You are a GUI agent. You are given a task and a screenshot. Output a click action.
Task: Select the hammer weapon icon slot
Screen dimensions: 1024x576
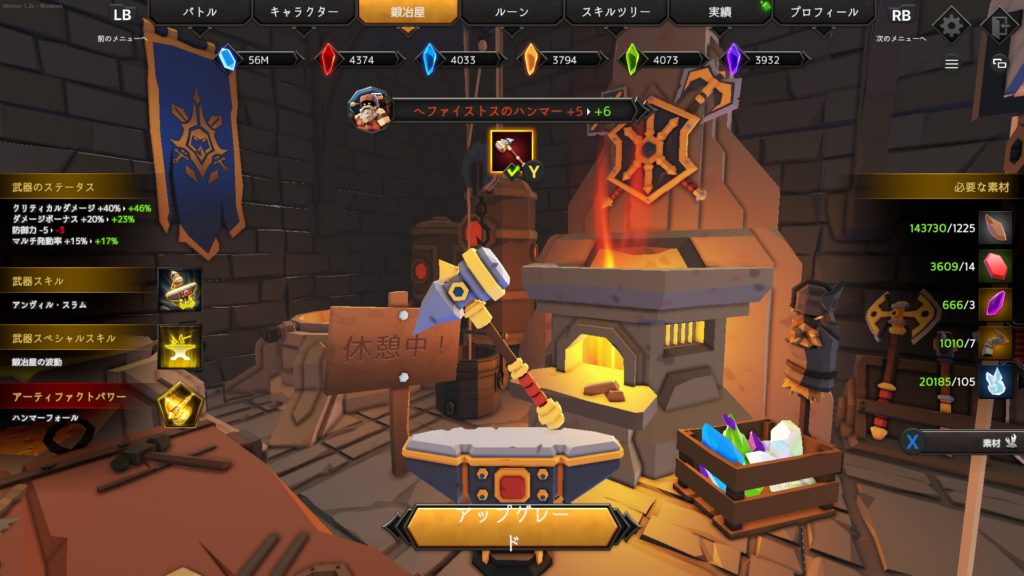tap(510, 151)
